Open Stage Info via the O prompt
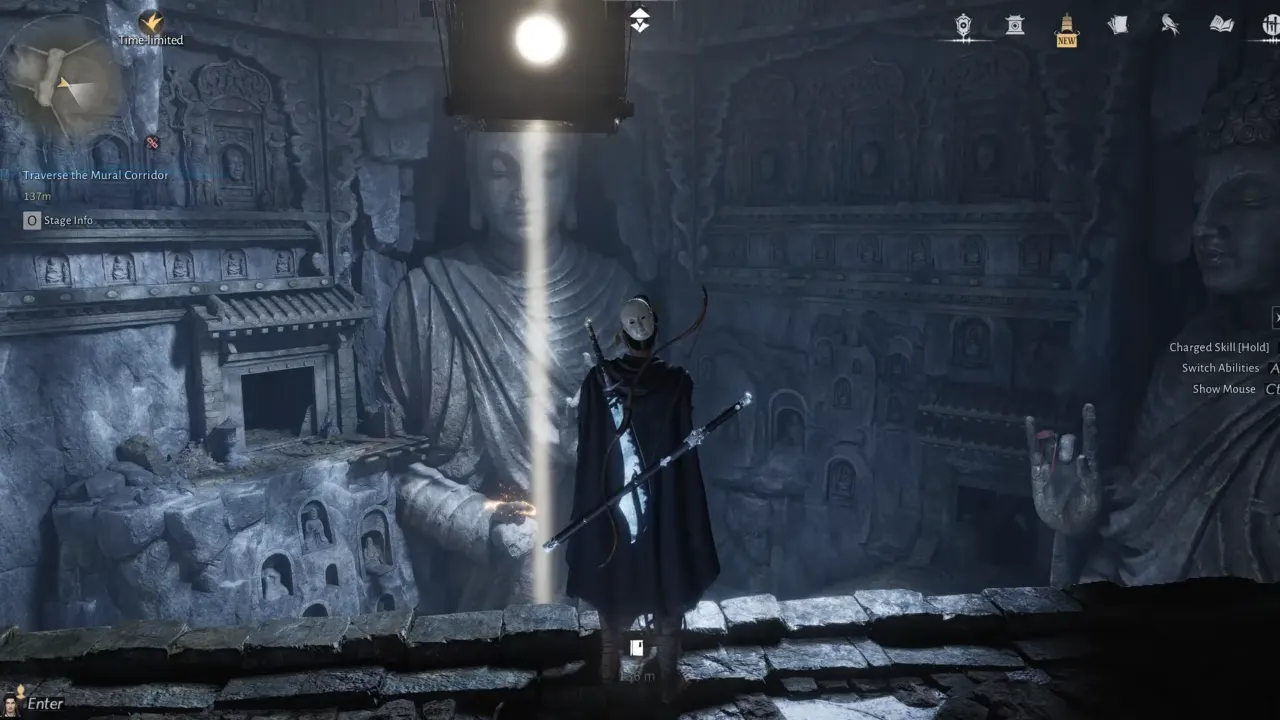This screenshot has height=720, width=1280. [x=31, y=220]
